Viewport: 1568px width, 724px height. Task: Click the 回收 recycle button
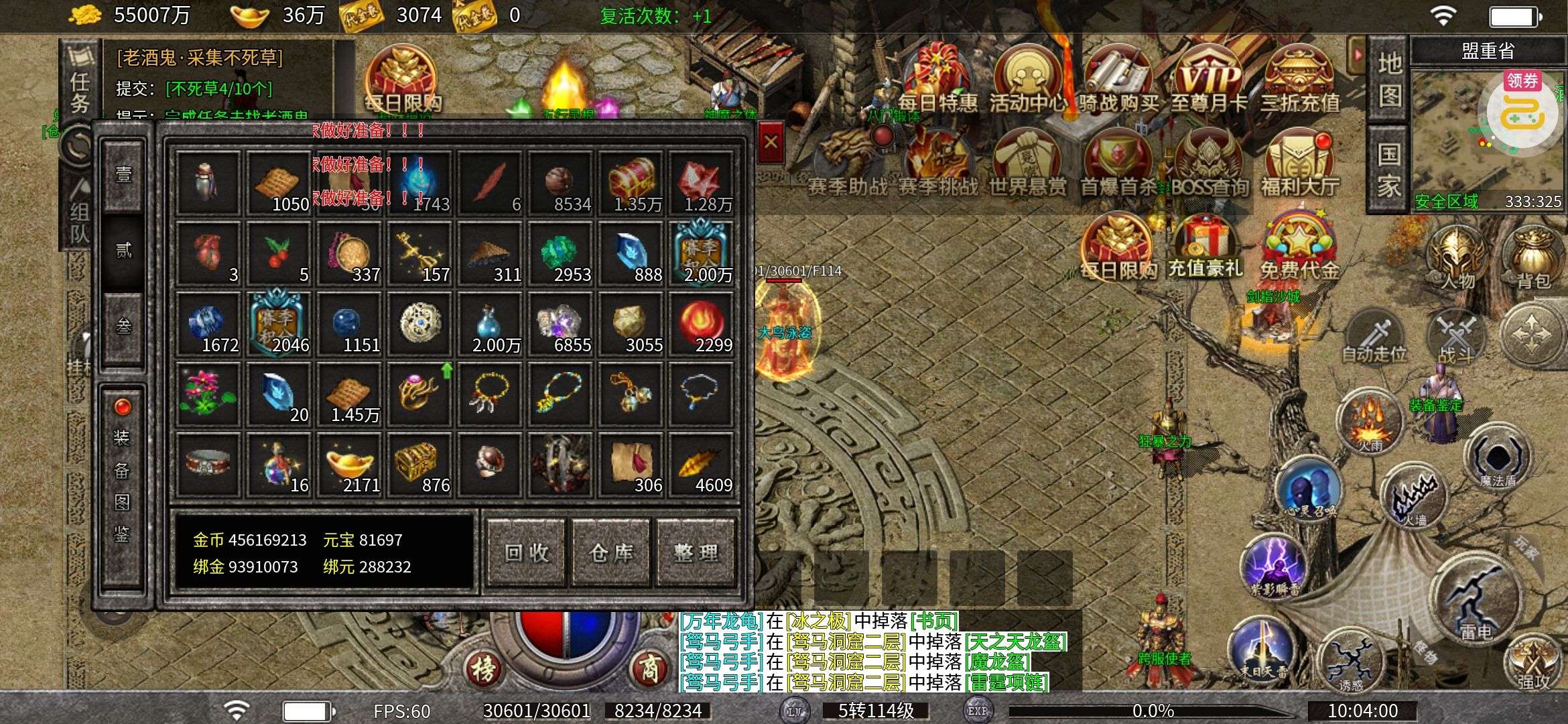pyautogui.click(x=527, y=553)
